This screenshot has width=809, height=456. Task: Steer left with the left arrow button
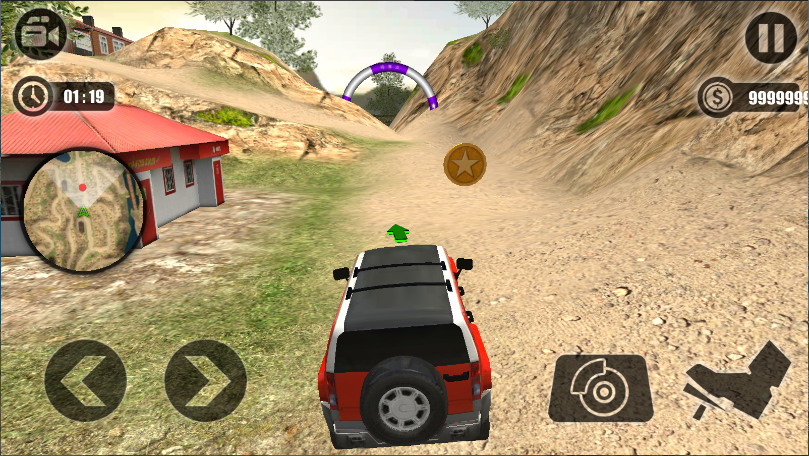click(85, 380)
